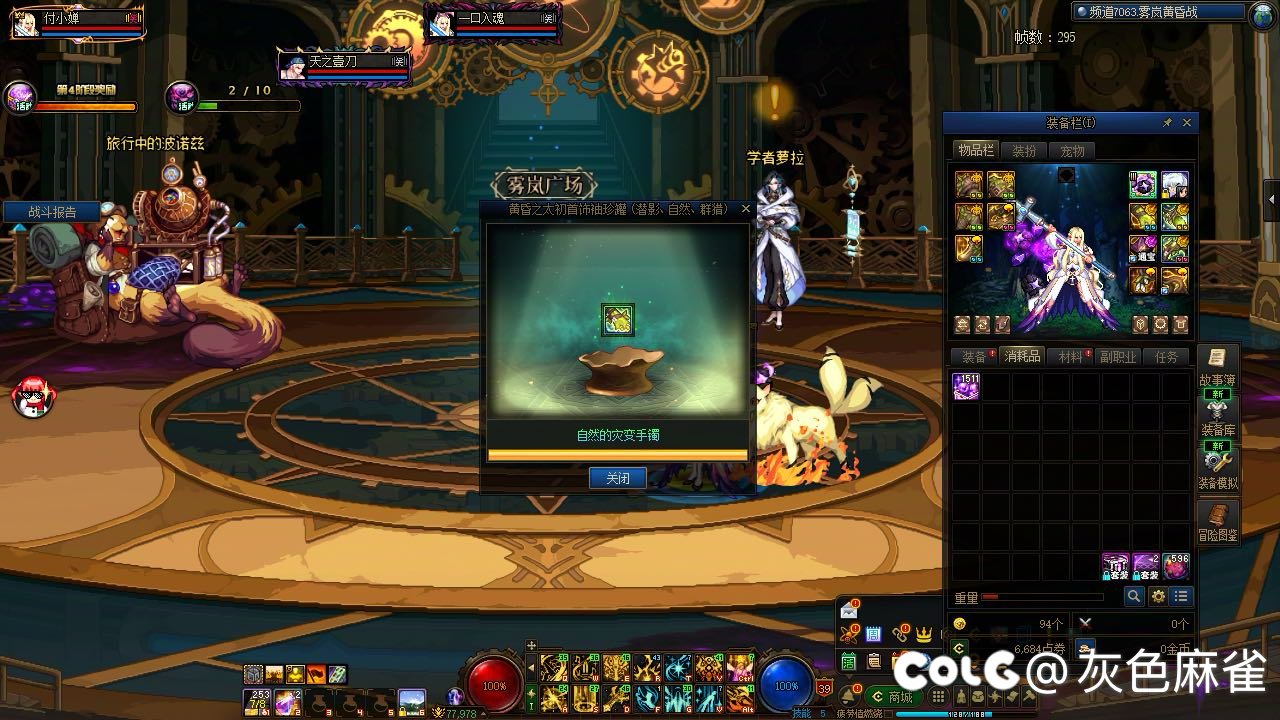1280x720 pixels.
Task: Switch to the 材料 category tab
Action: tap(1070, 357)
